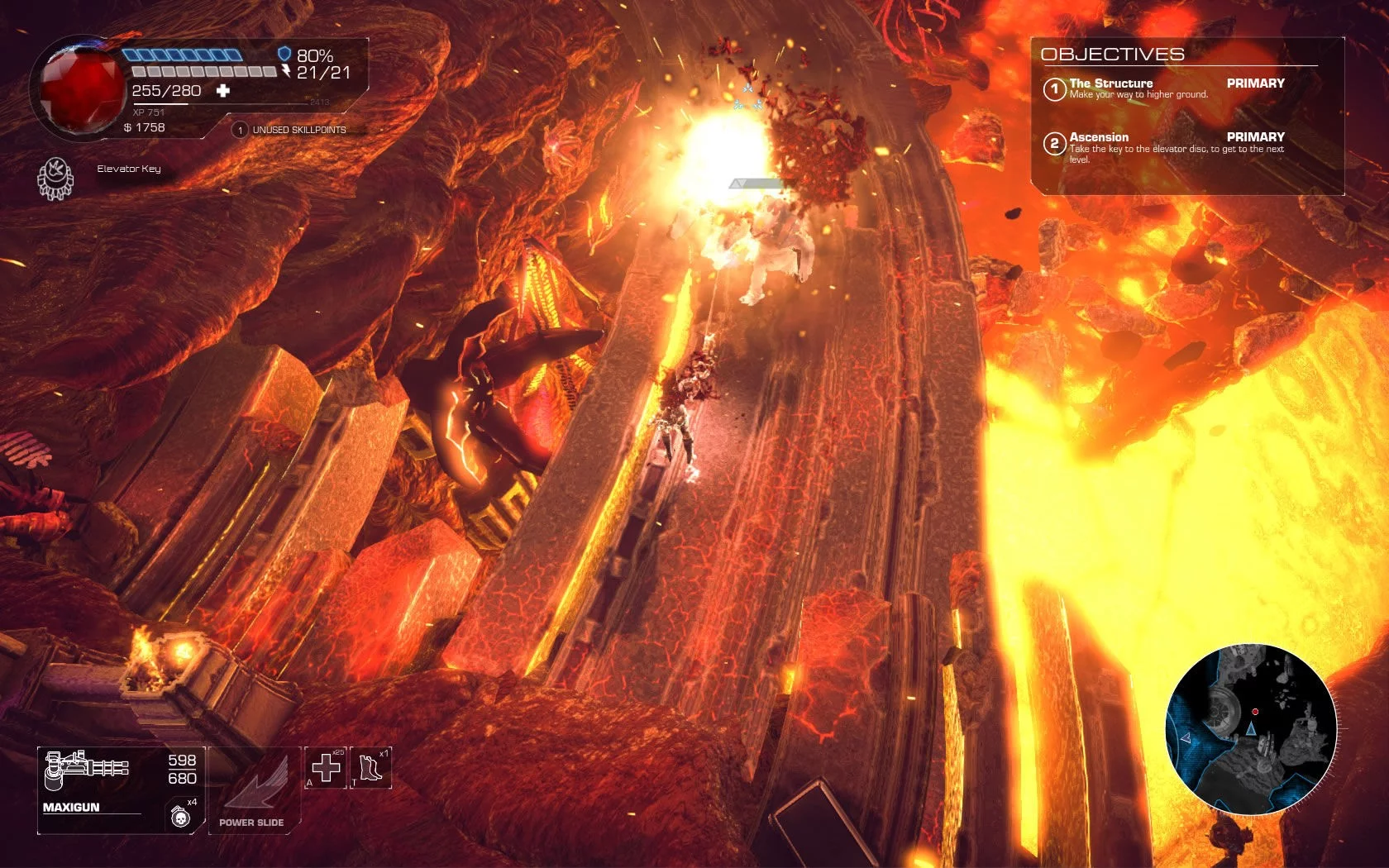1389x868 pixels.
Task: Use the medkit cross item slot
Action: (326, 768)
